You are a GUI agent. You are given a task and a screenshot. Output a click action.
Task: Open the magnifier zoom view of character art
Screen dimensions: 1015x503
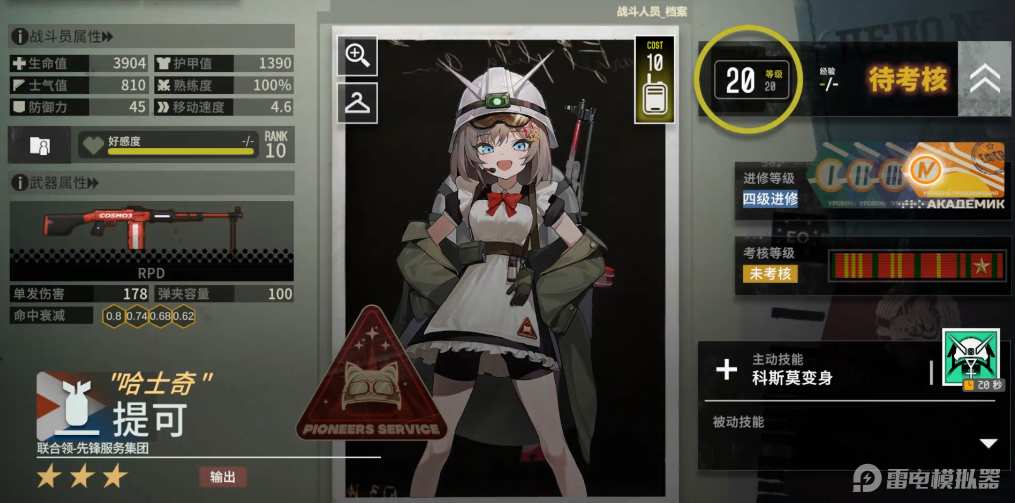(x=358, y=57)
